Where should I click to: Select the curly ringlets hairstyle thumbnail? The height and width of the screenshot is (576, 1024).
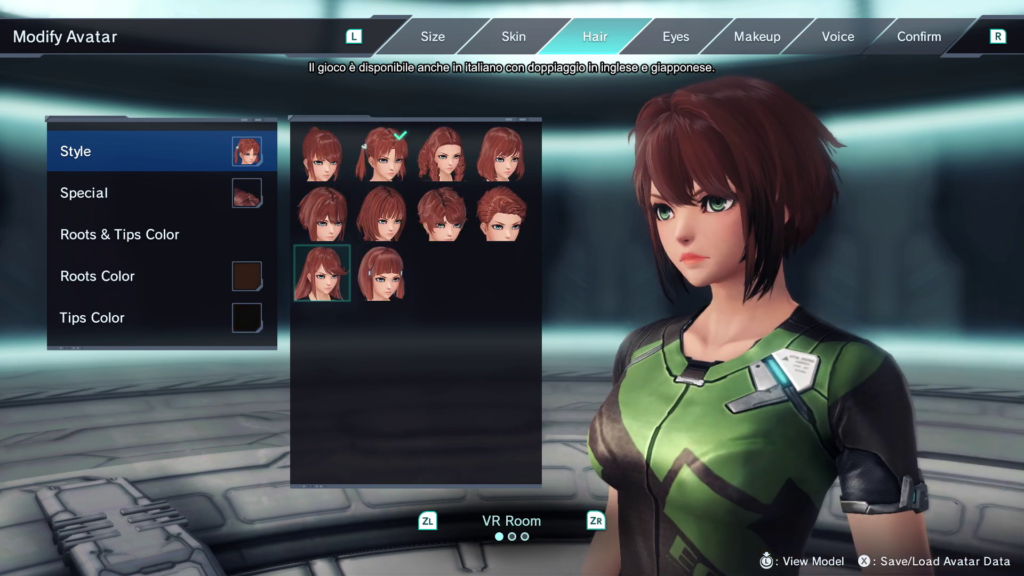point(441,154)
